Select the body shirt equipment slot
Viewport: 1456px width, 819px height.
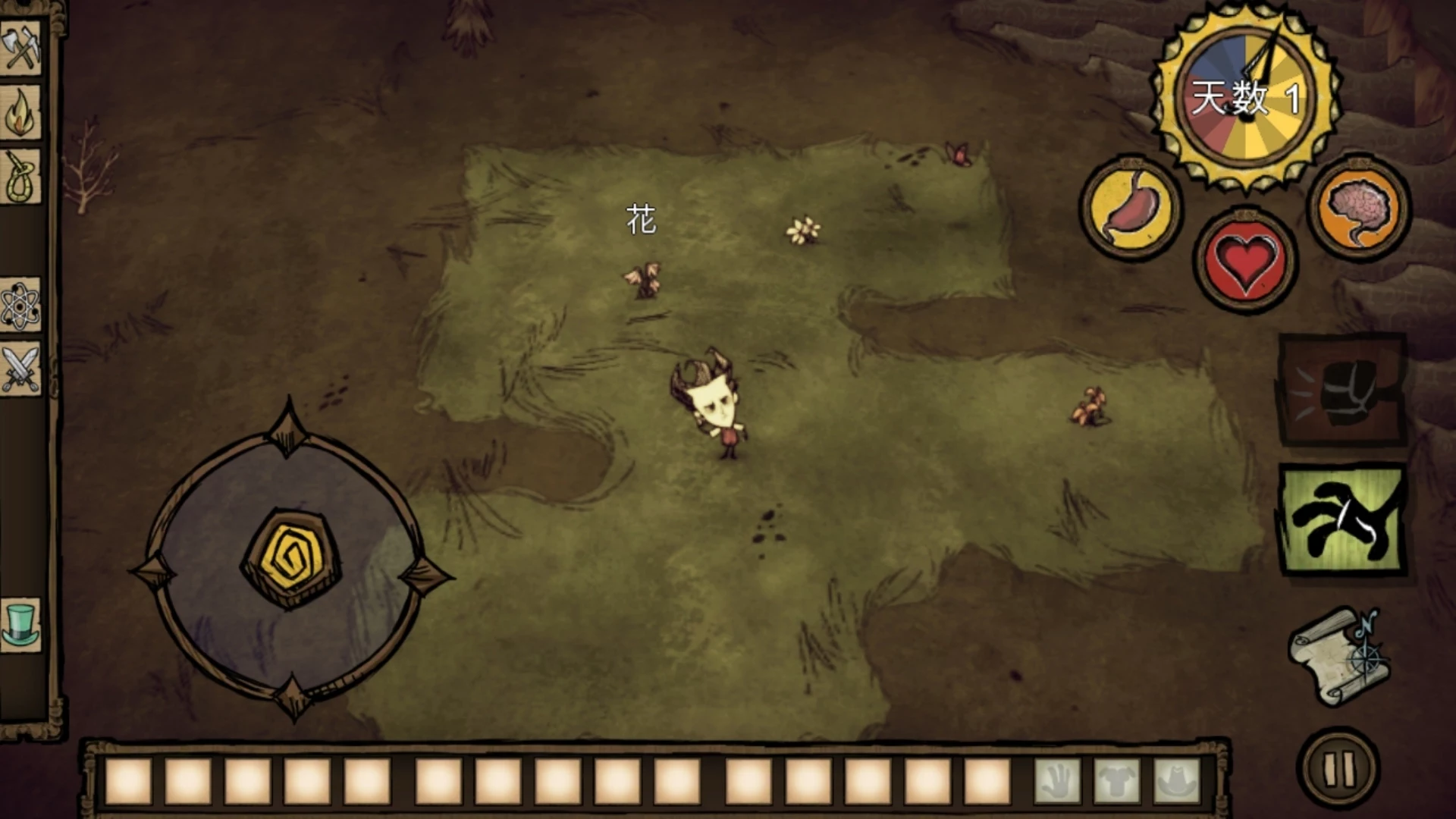click(1116, 781)
